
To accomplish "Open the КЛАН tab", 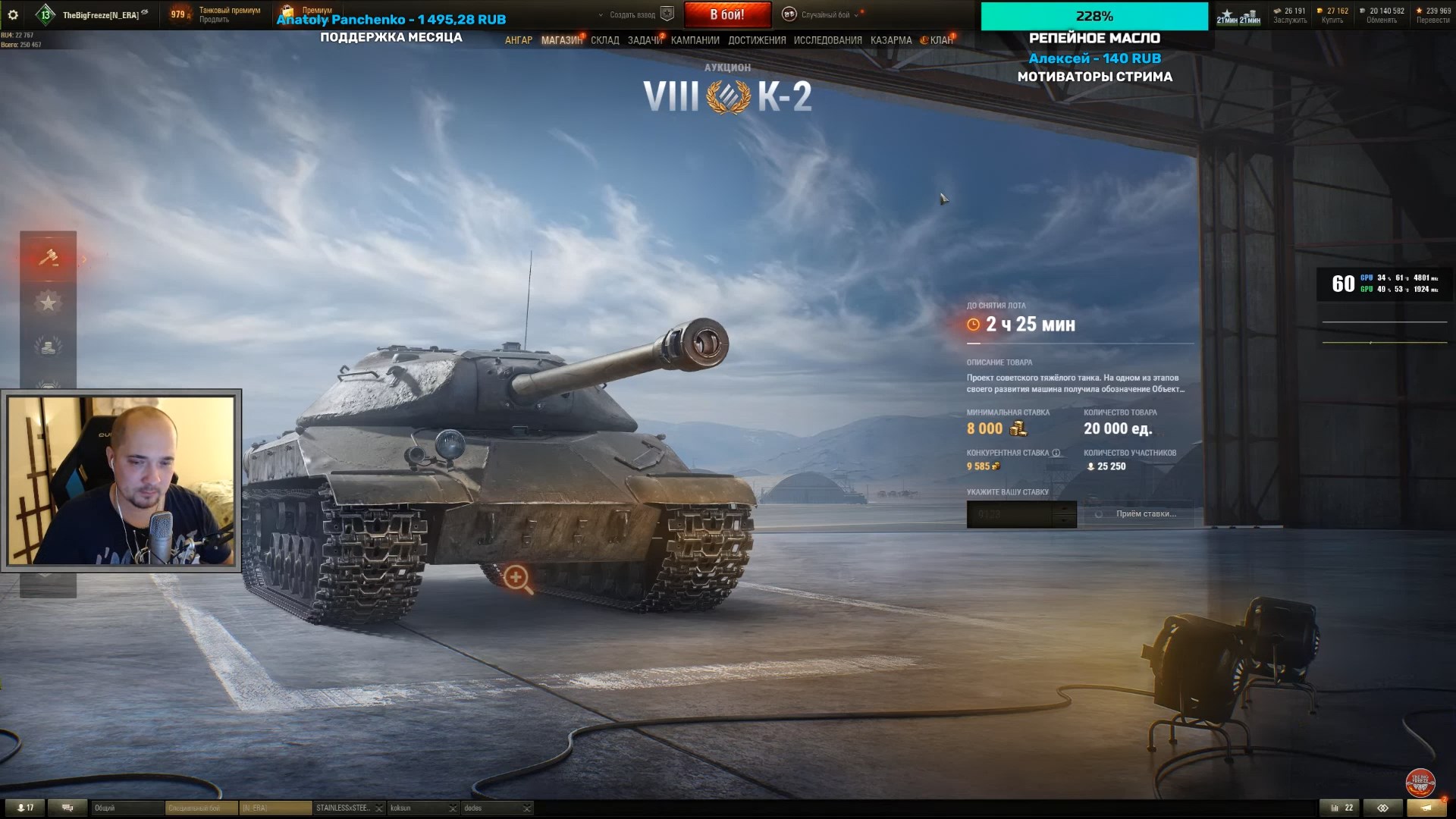I will click(941, 40).
